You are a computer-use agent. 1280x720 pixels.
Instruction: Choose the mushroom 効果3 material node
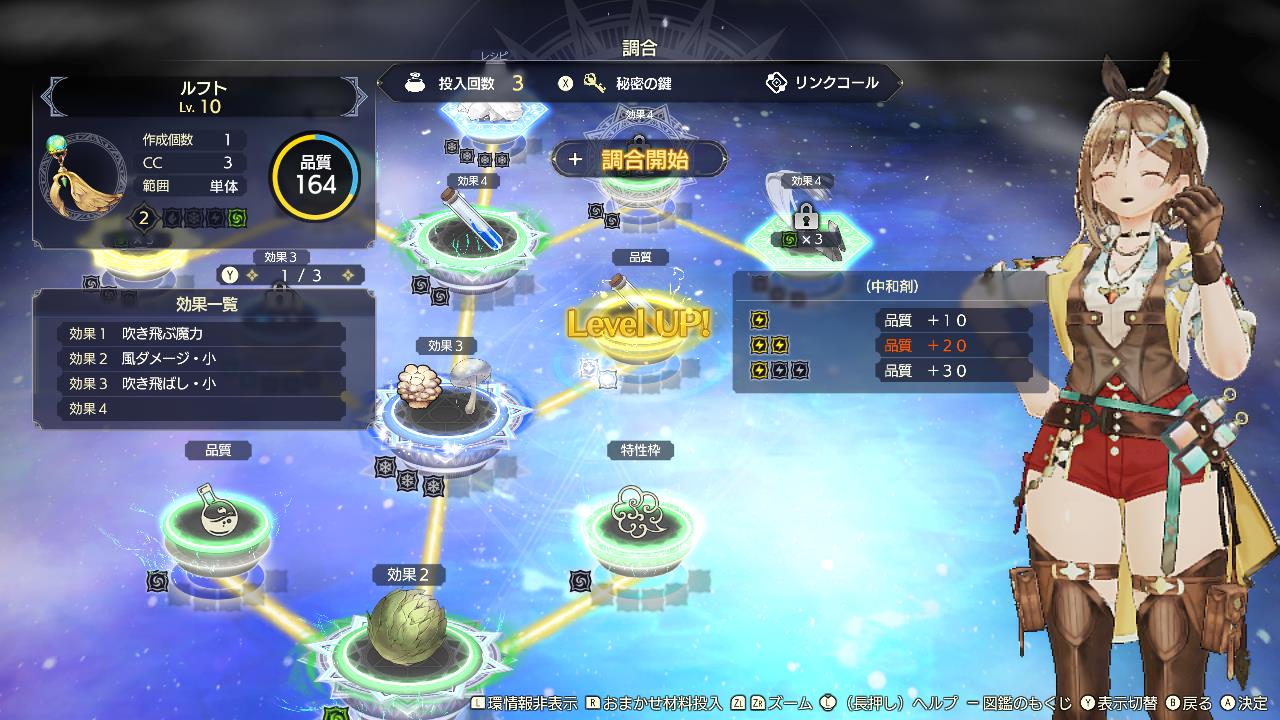[x=446, y=396]
